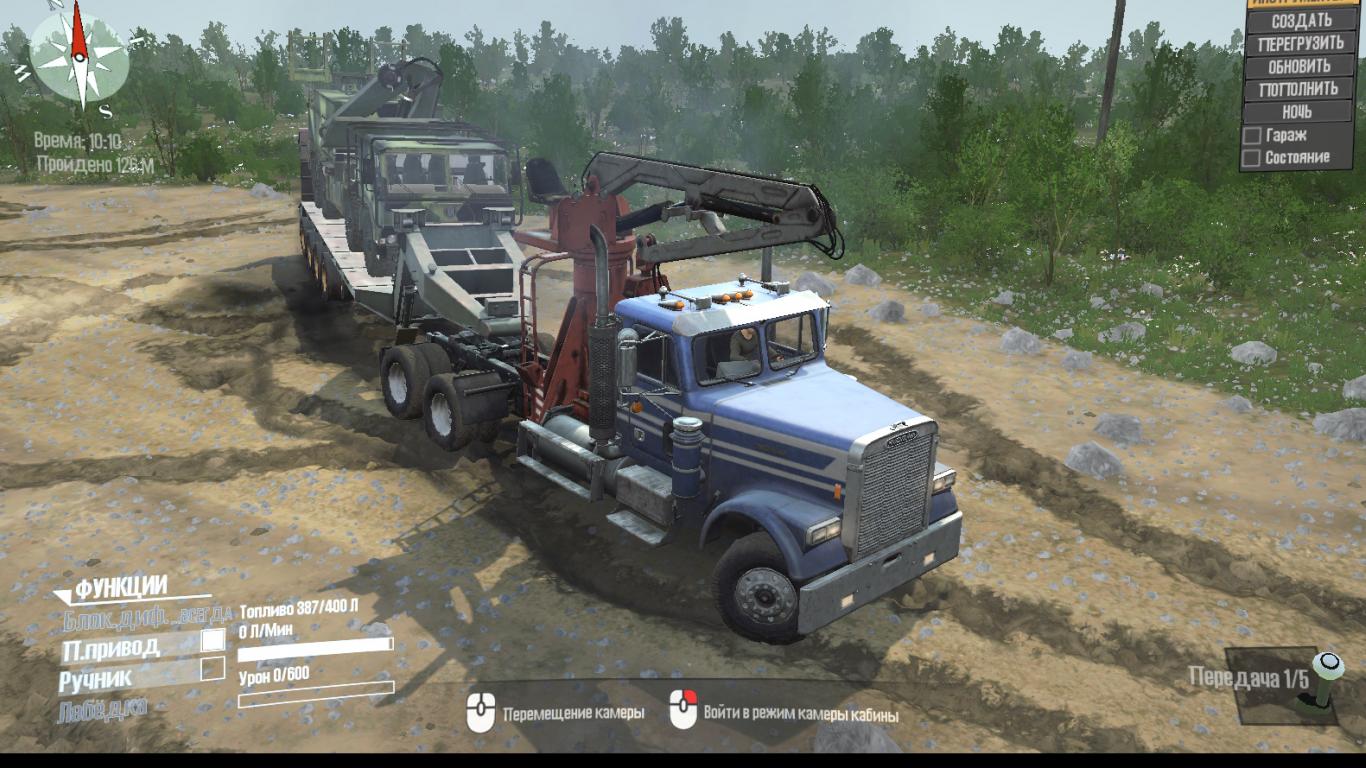Activate the ПОПОЛНИТЬ button

point(1299,89)
